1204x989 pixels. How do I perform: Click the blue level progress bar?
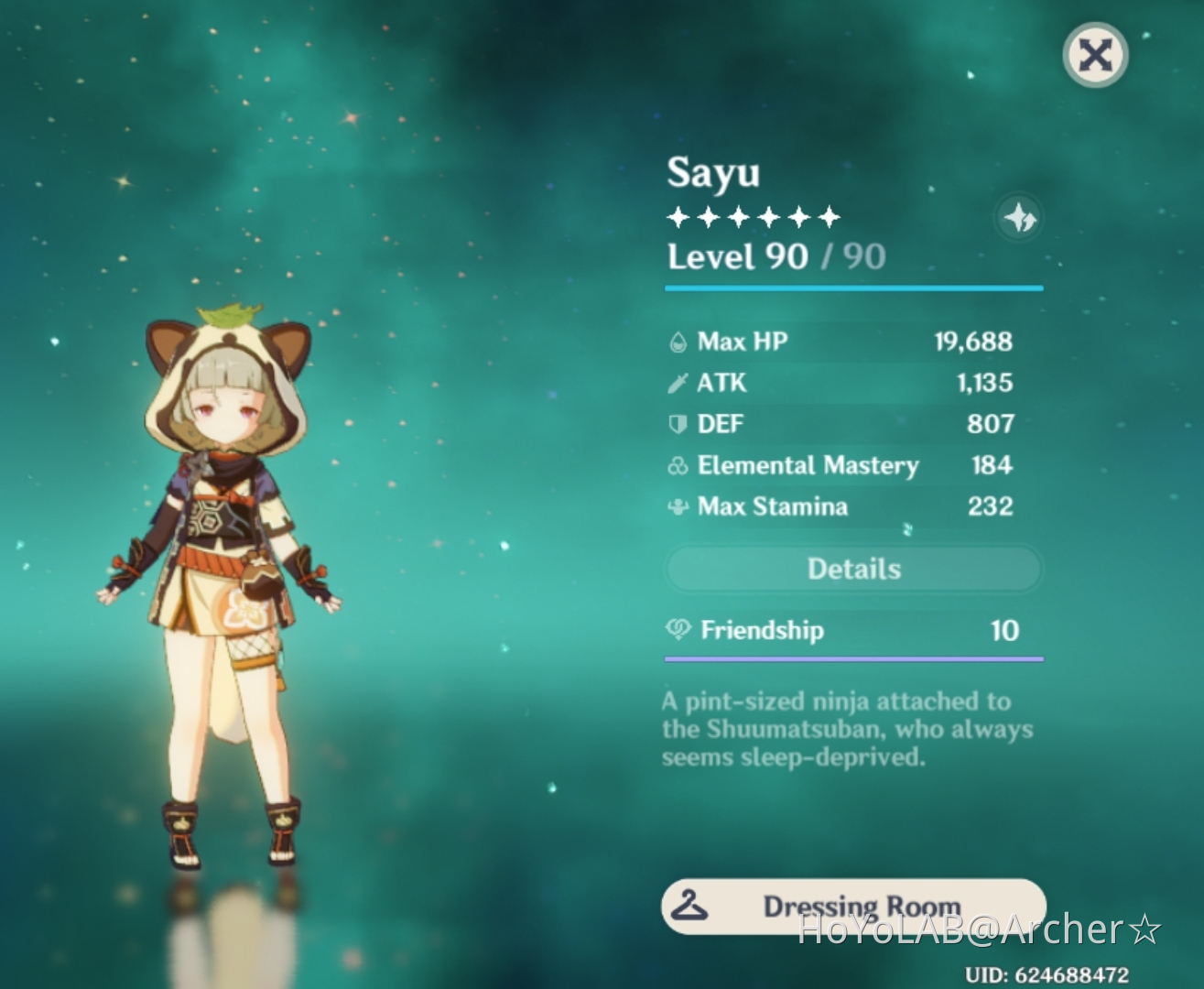[x=853, y=288]
